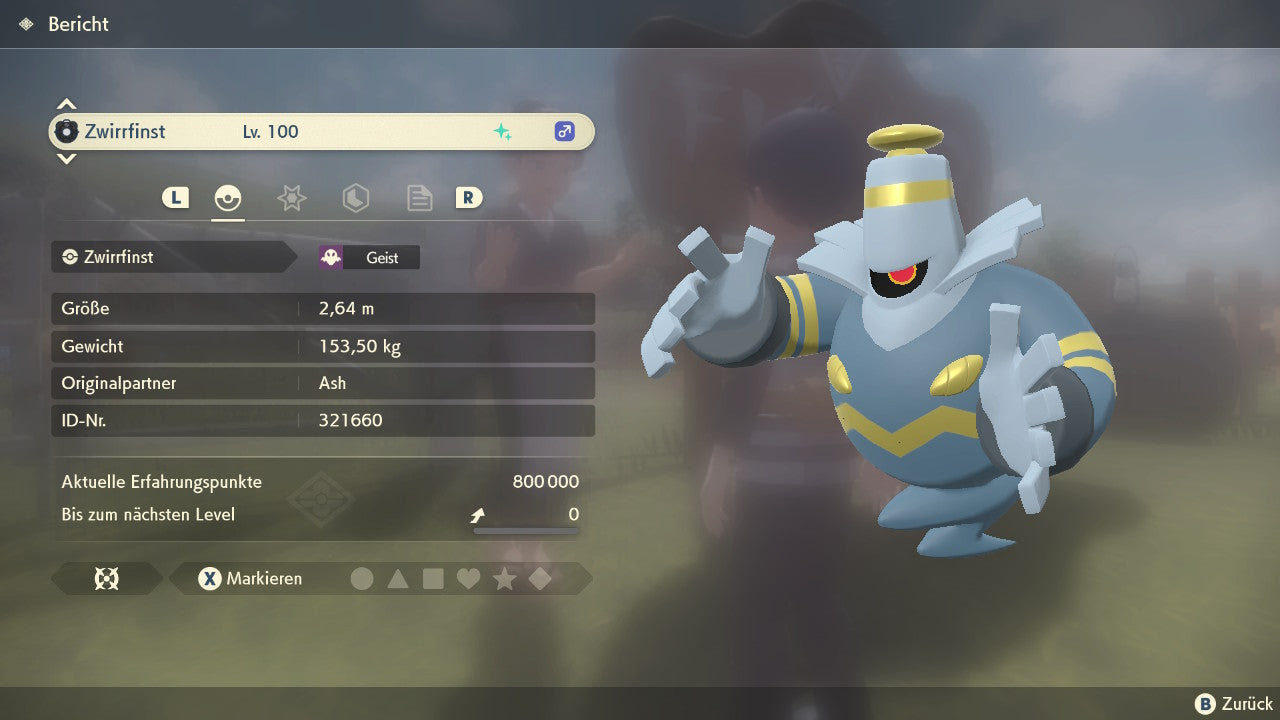Show the document notes tab

click(419, 198)
